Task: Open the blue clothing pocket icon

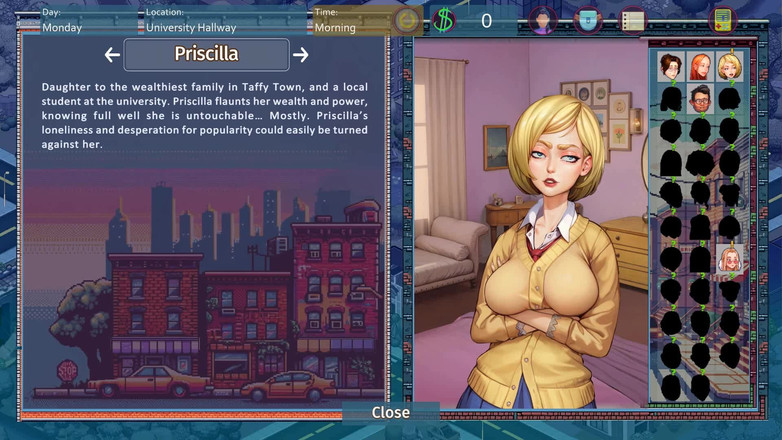Action: point(588,20)
